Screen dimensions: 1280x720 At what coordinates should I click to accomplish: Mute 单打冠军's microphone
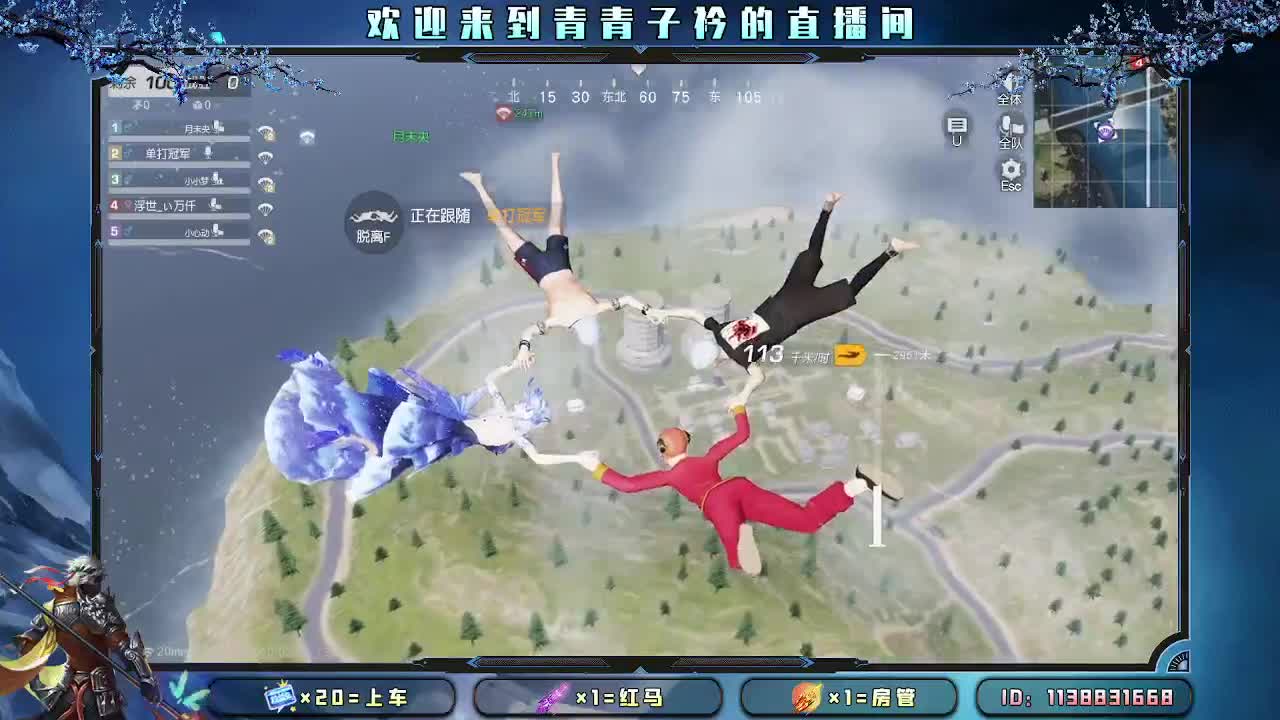(x=206, y=153)
